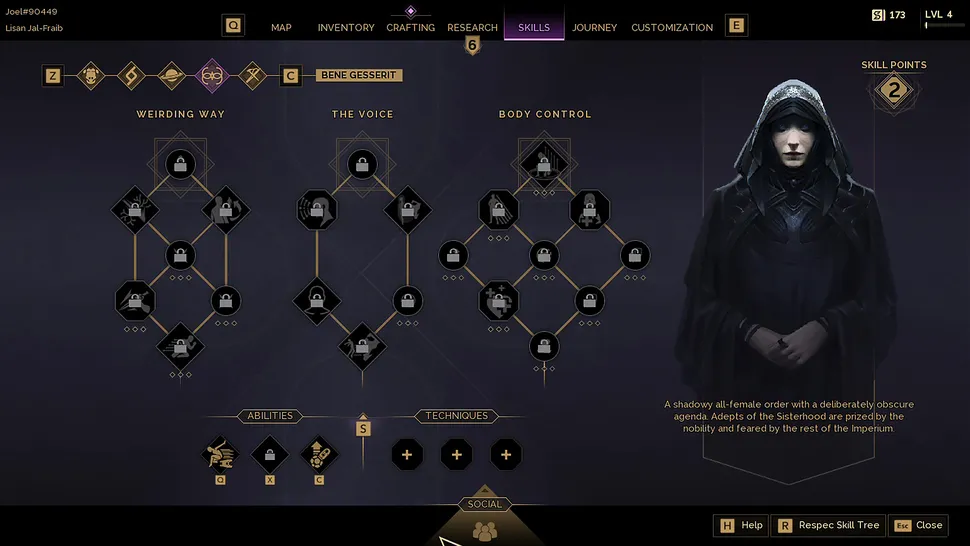Open the Map tab
The height and width of the screenshot is (546, 970).
pyautogui.click(x=281, y=28)
